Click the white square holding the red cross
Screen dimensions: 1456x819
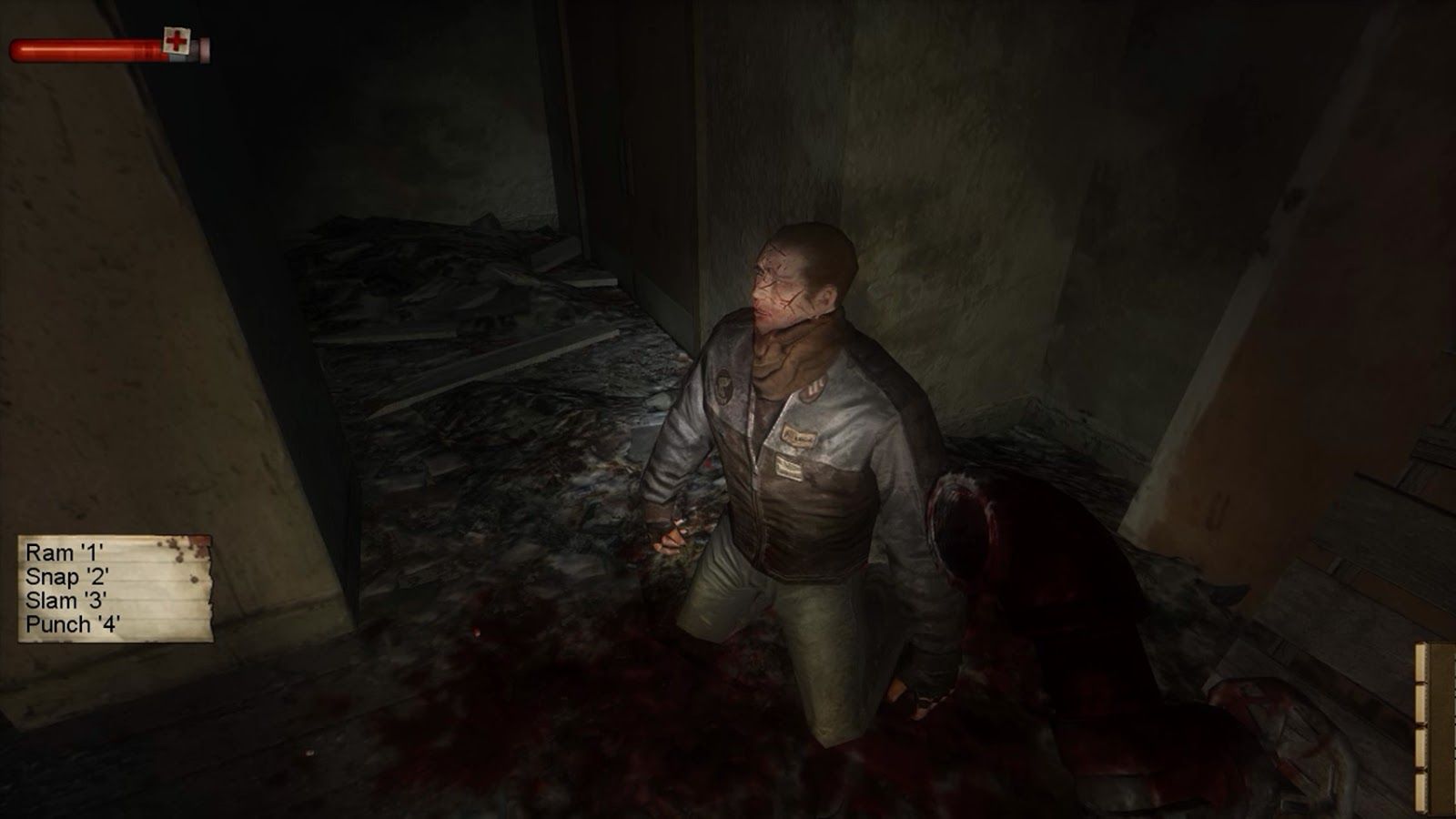pyautogui.click(x=177, y=40)
